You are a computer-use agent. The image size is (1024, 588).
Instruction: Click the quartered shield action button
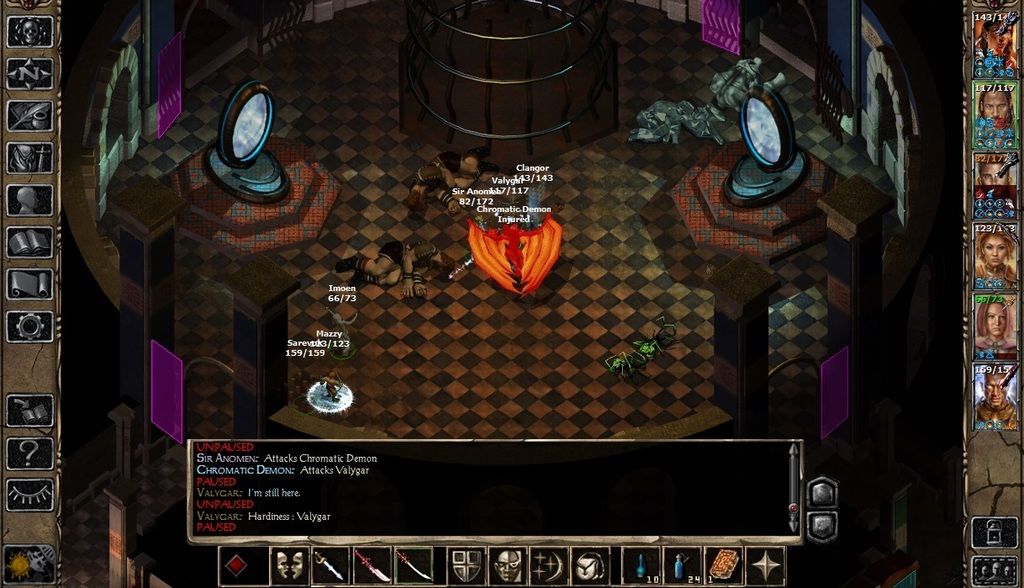(466, 566)
